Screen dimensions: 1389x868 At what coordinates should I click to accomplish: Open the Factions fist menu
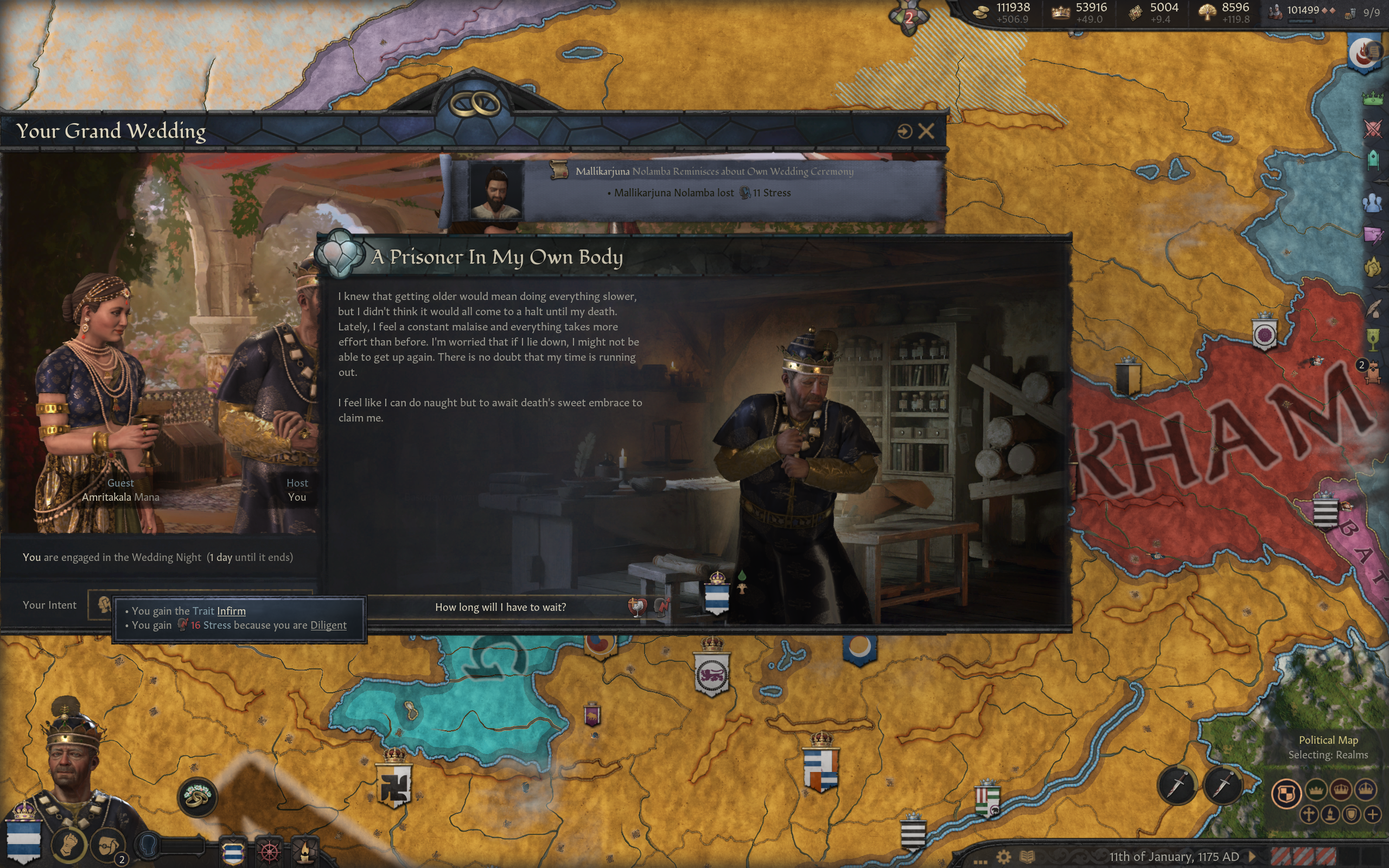(1372, 266)
